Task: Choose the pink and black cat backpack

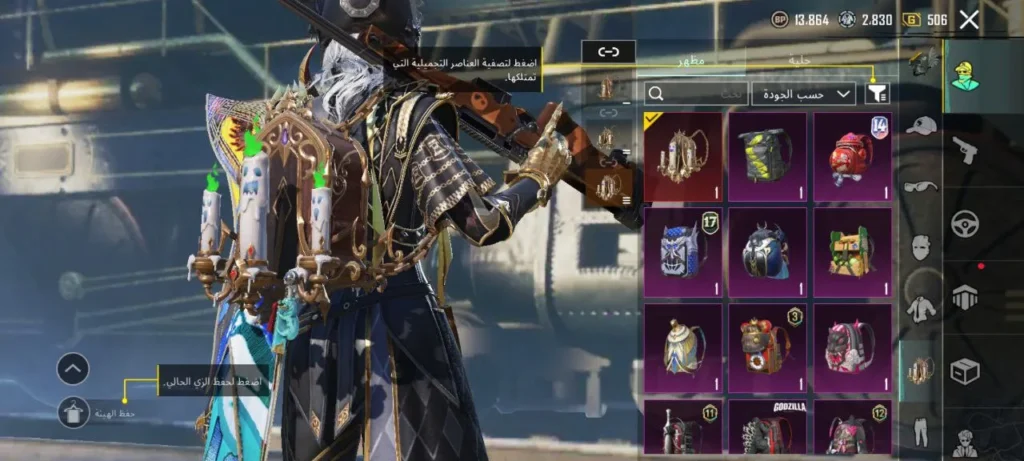Action: 852,346
